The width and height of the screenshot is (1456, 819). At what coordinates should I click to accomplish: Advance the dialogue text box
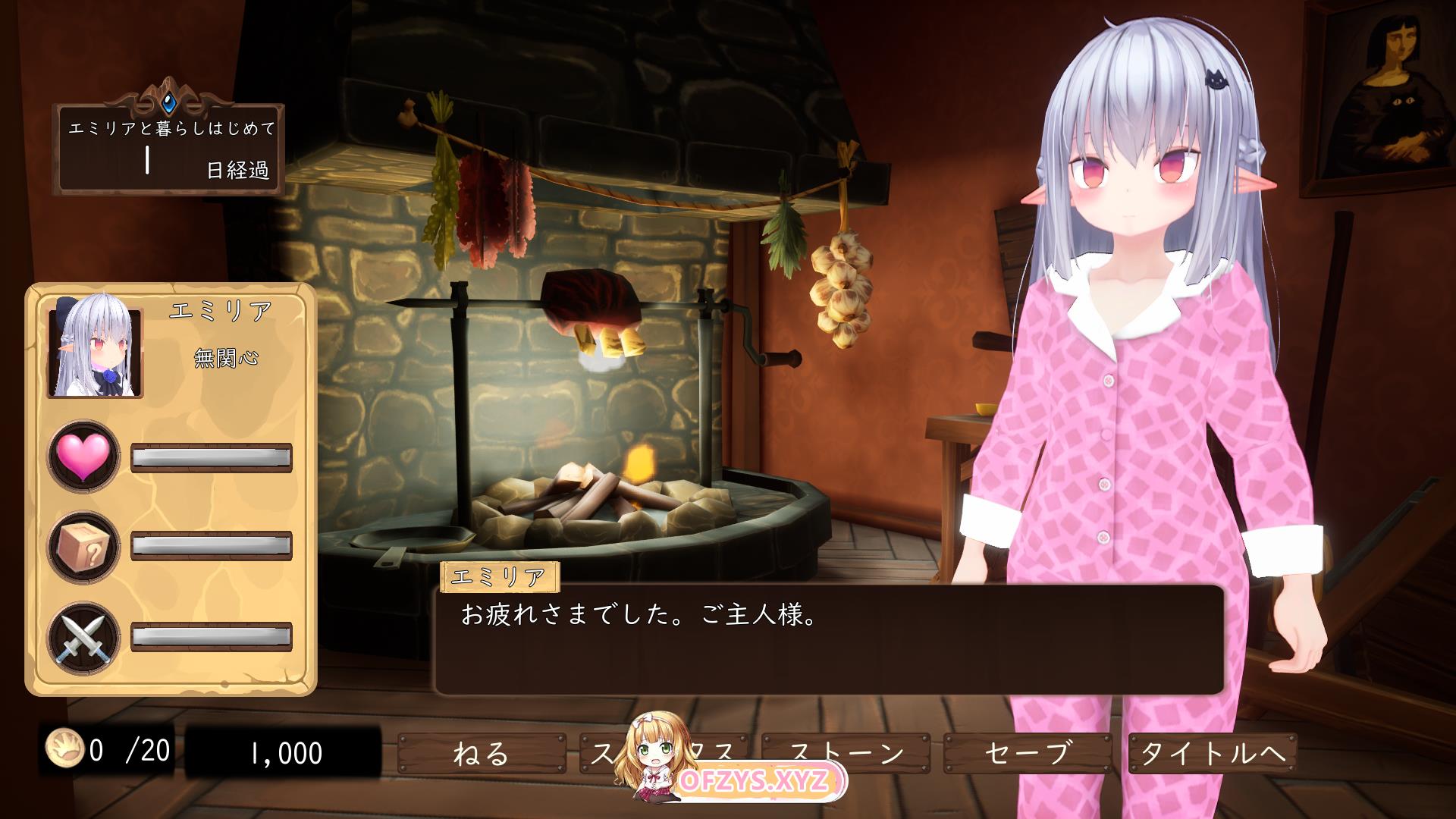[828, 639]
